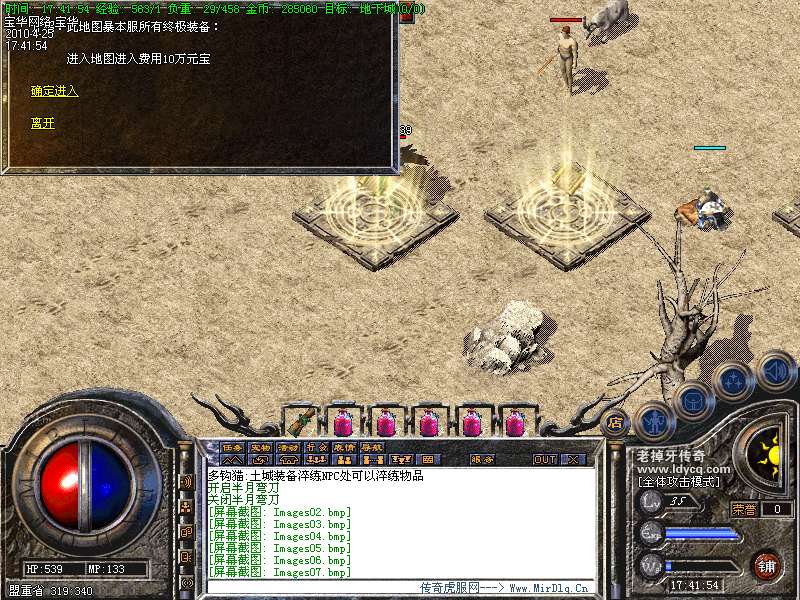Open the character figure round button
The width and height of the screenshot is (800, 600).
pyautogui.click(x=652, y=421)
